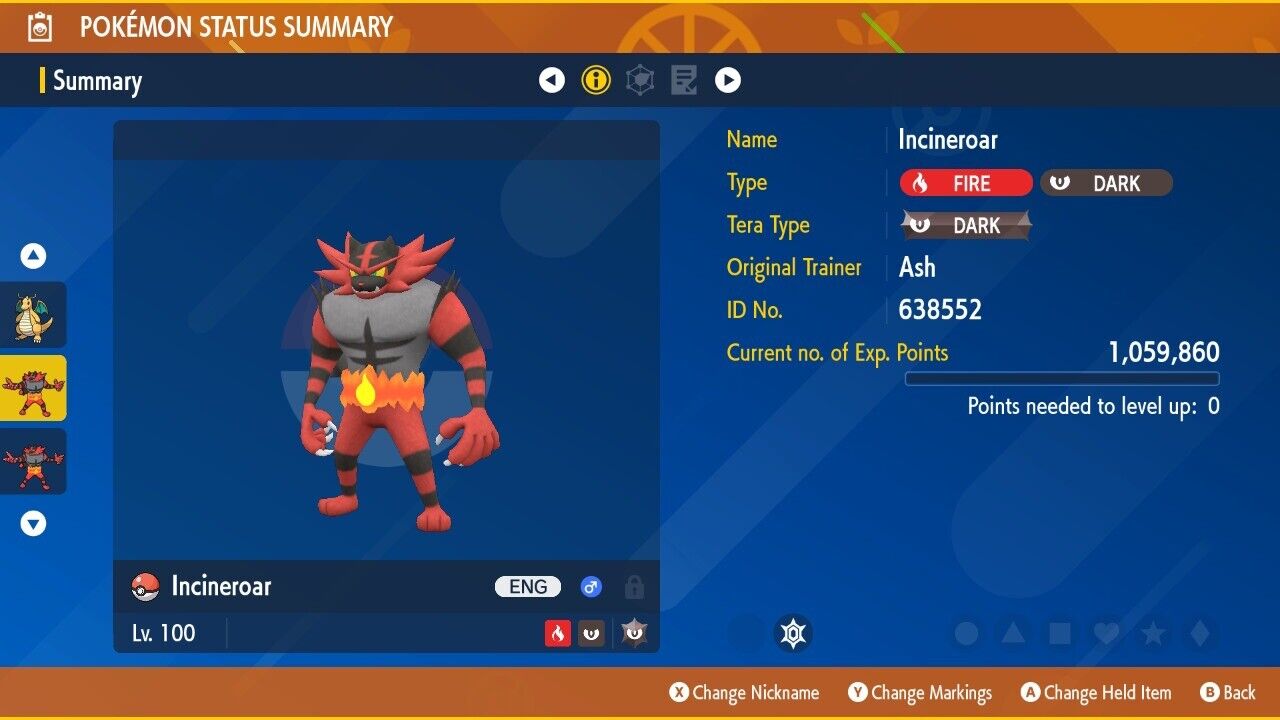
Task: Open the memo notepad tab
Action: (x=684, y=80)
